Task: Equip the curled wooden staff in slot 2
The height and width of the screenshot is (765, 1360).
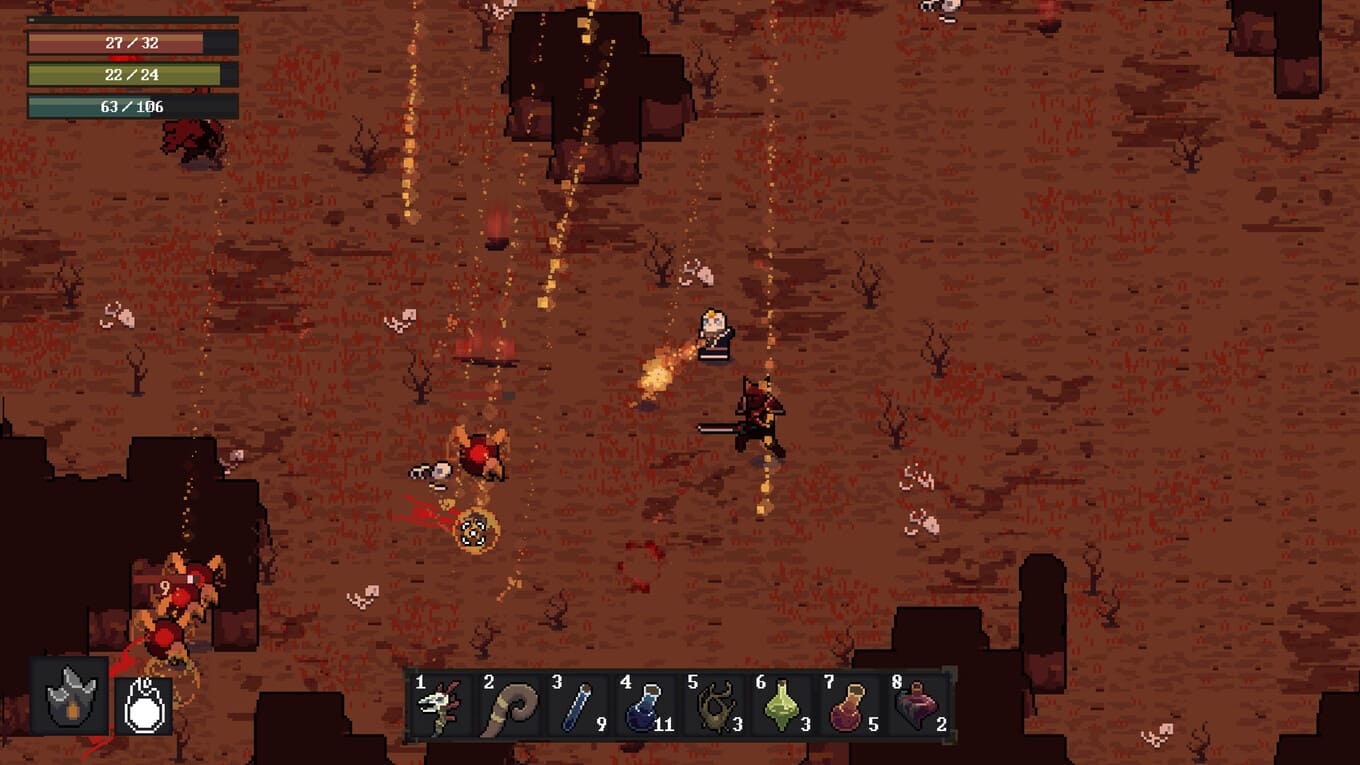Action: tap(508, 708)
